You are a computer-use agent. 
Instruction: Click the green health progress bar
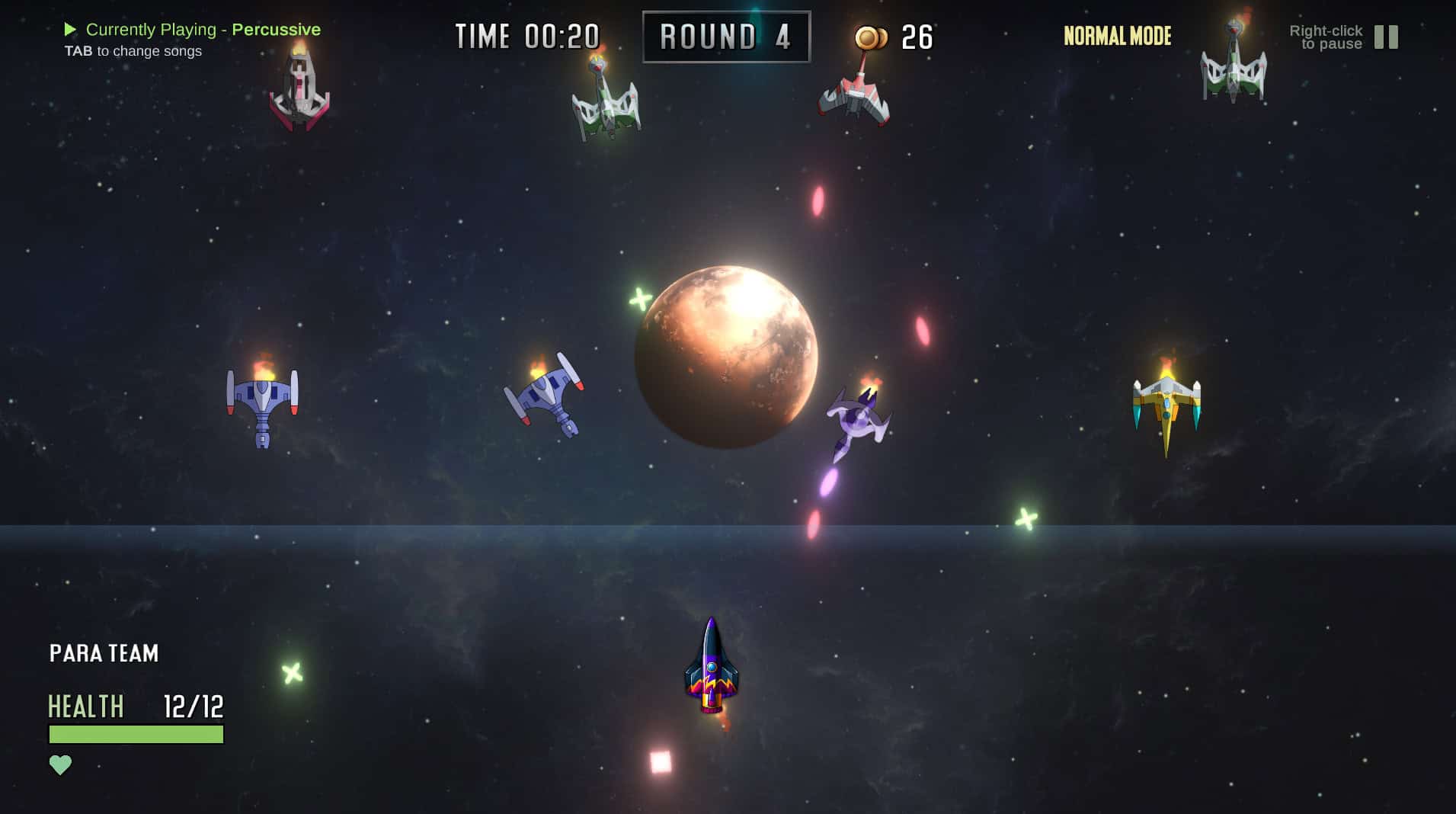coord(135,735)
